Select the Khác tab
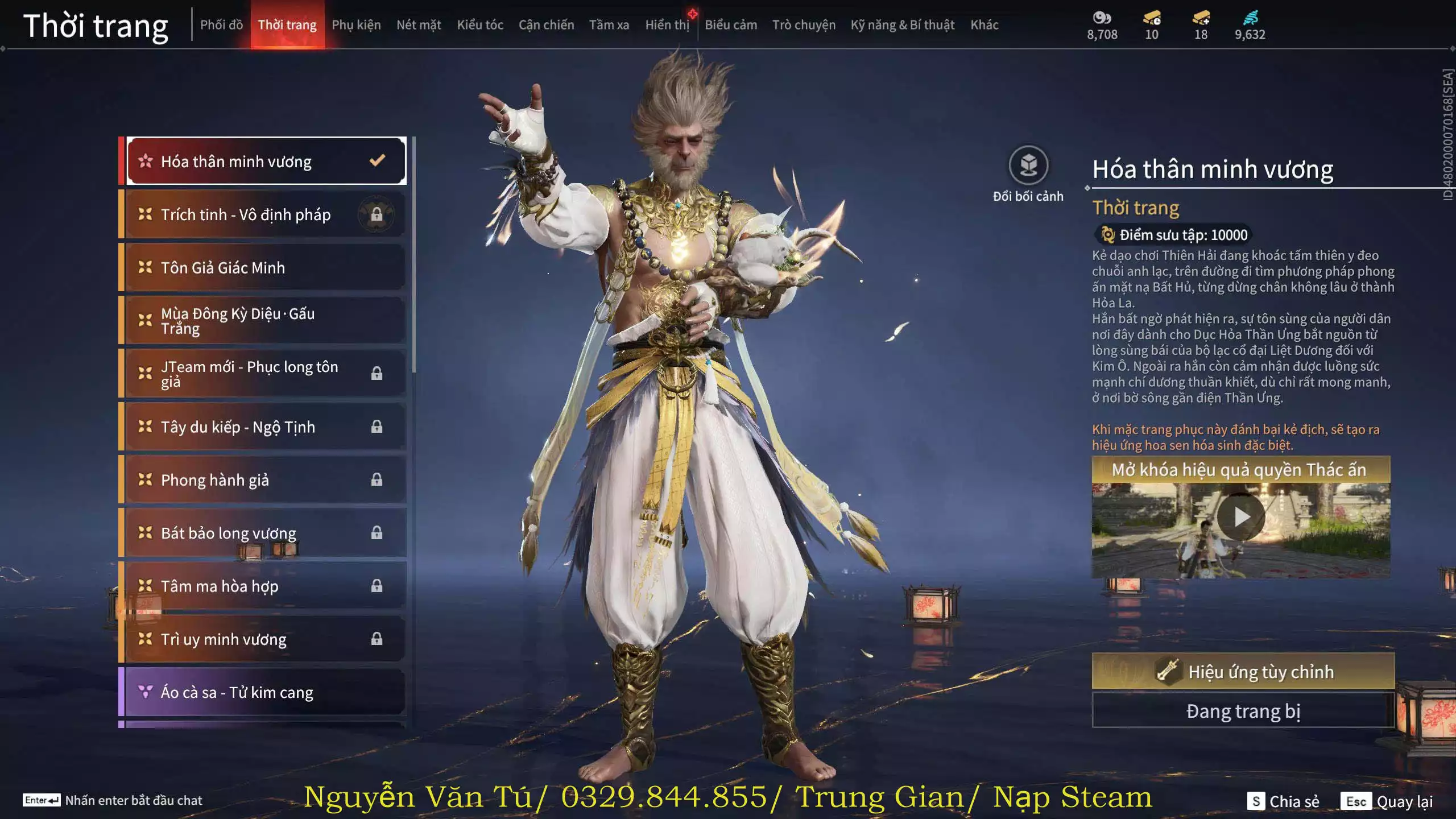Viewport: 1456px width, 819px height. (x=984, y=25)
